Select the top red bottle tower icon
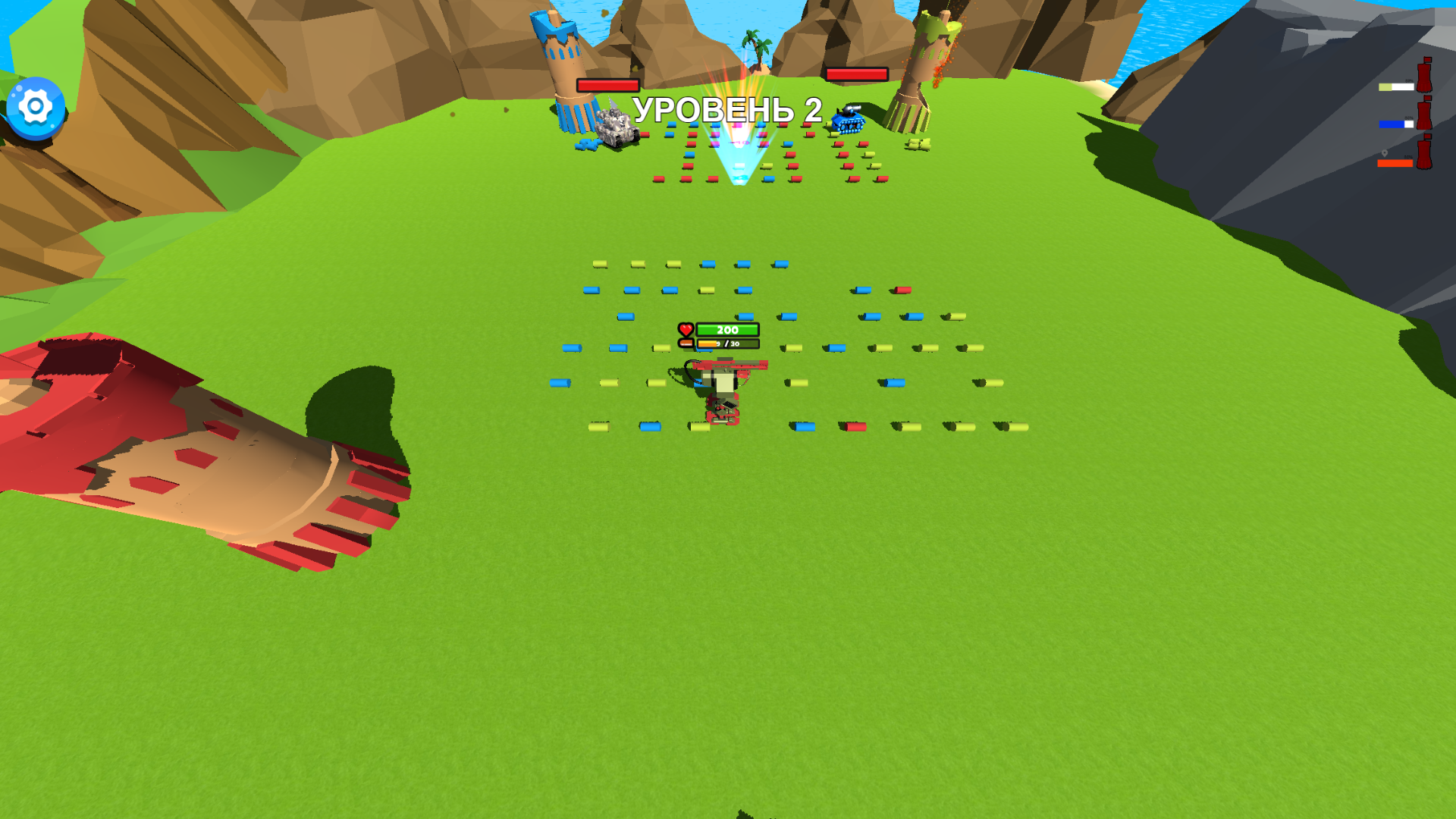Screen dimensions: 1456x819 pyautogui.click(x=1424, y=76)
